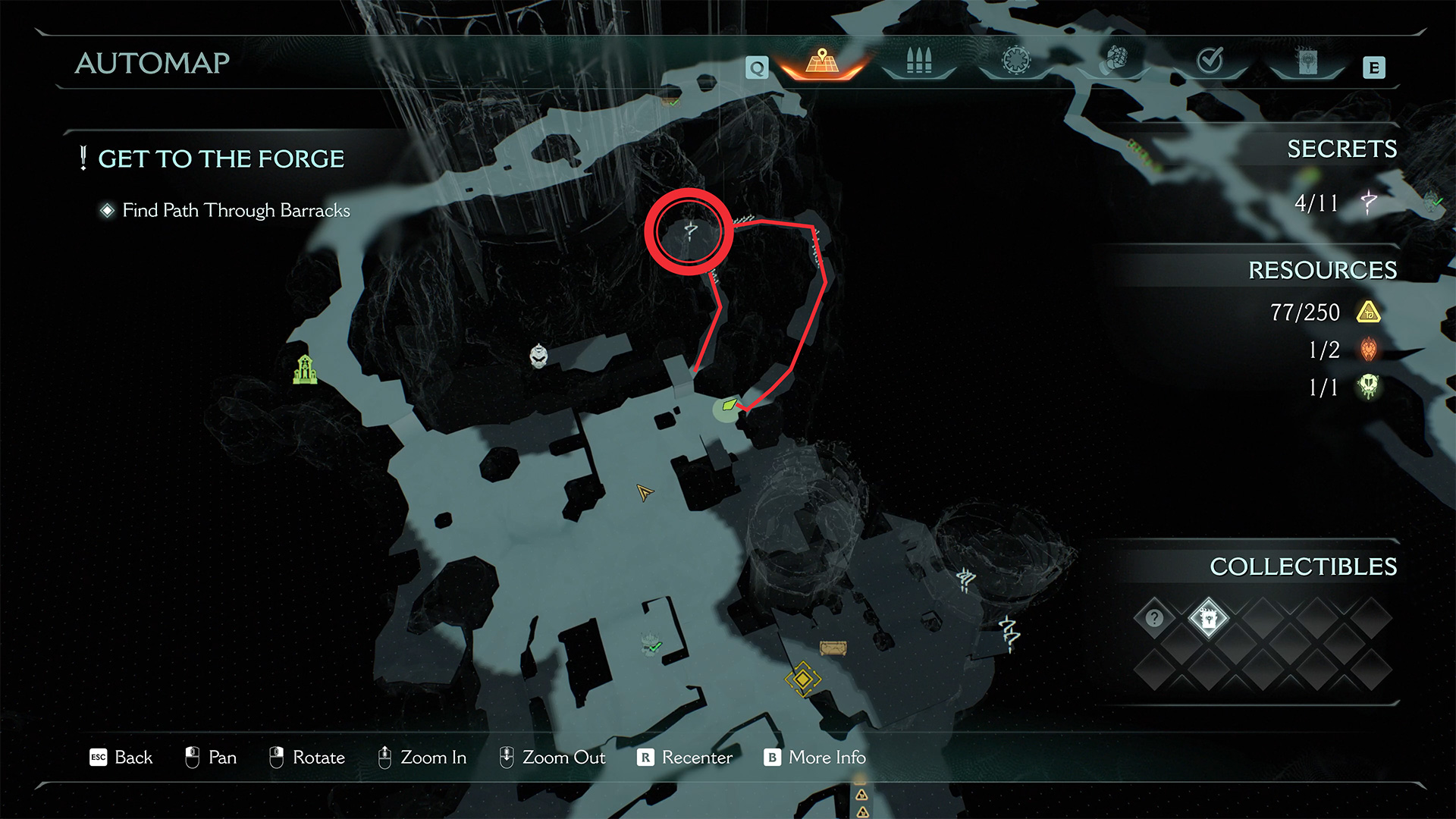The width and height of the screenshot is (1456, 819).
Task: Open the spiked gear ring tab
Action: click(x=1016, y=61)
